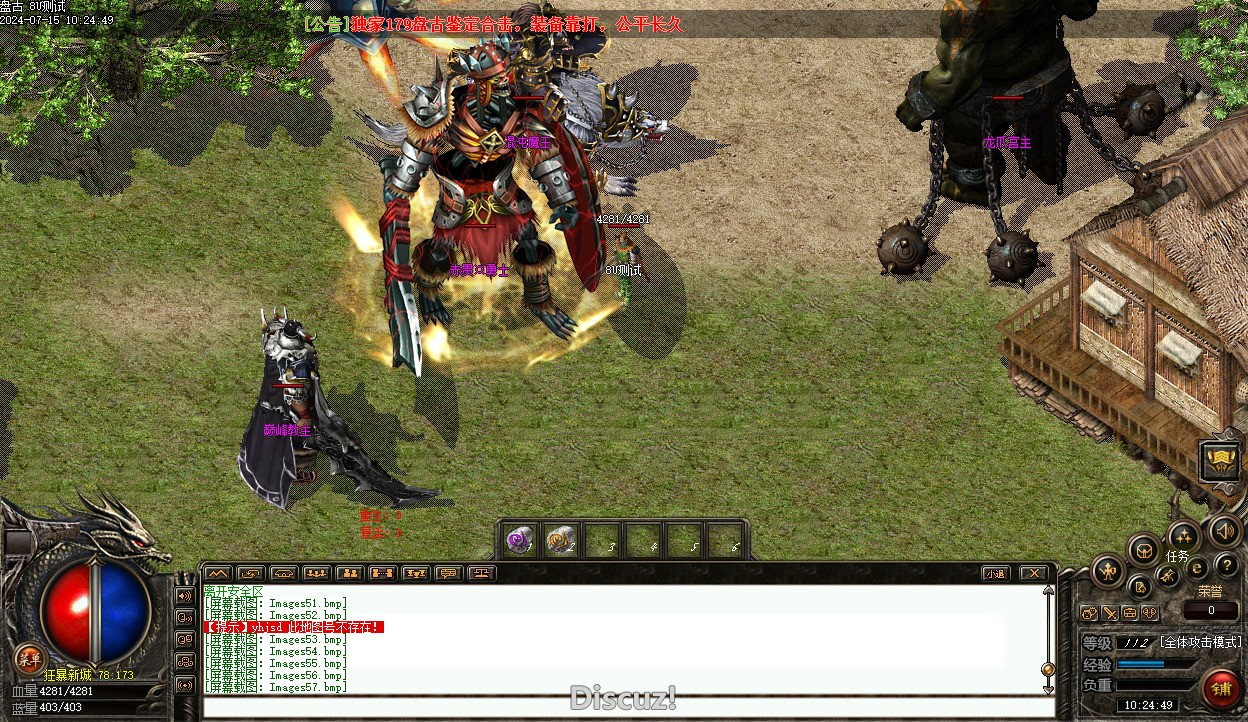Click the chat log scrollbar down arrow
1248x722 pixels.
pyautogui.click(x=1048, y=688)
